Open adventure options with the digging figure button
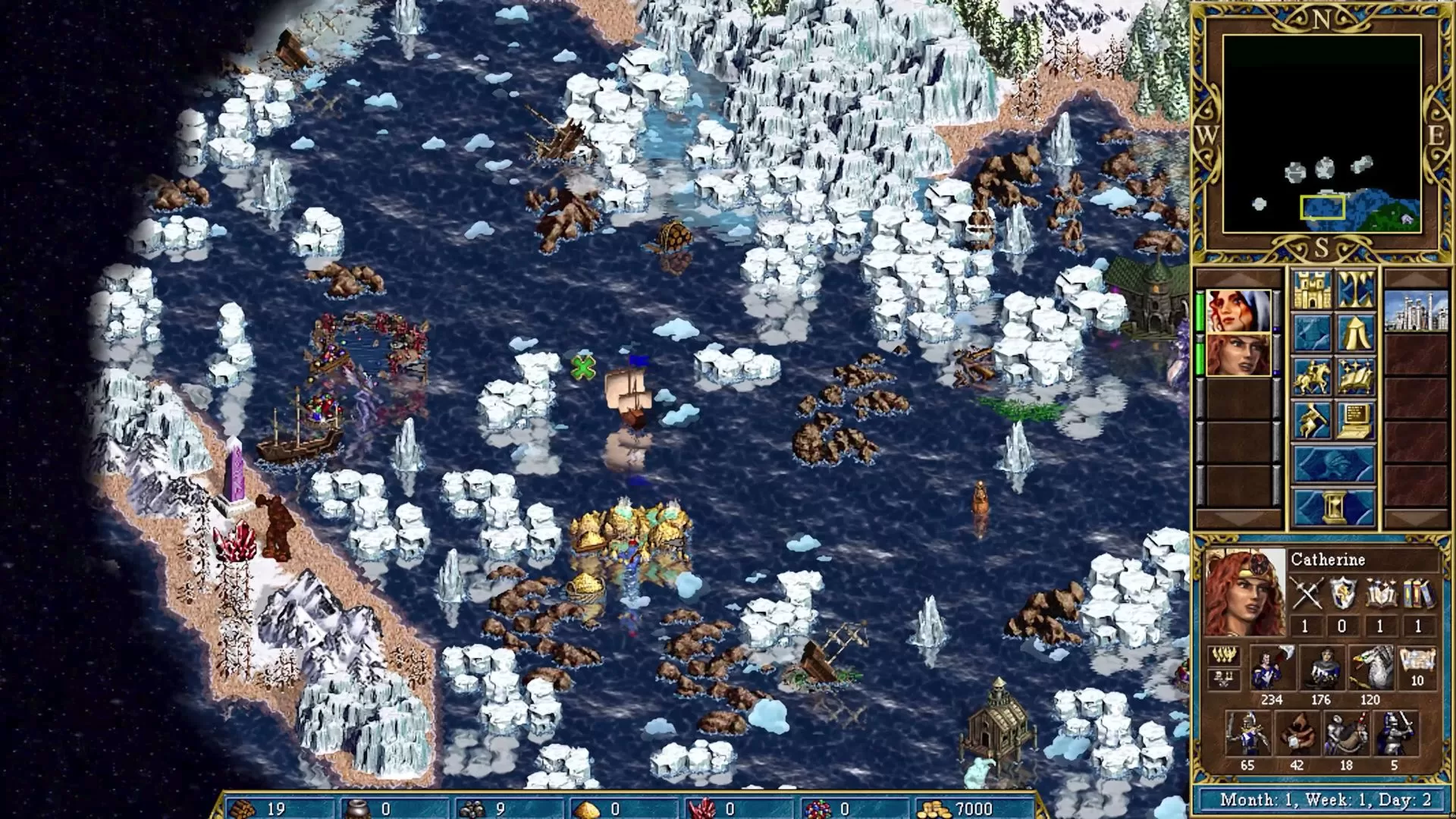Screen dimensions: 1456x819 1312,420
